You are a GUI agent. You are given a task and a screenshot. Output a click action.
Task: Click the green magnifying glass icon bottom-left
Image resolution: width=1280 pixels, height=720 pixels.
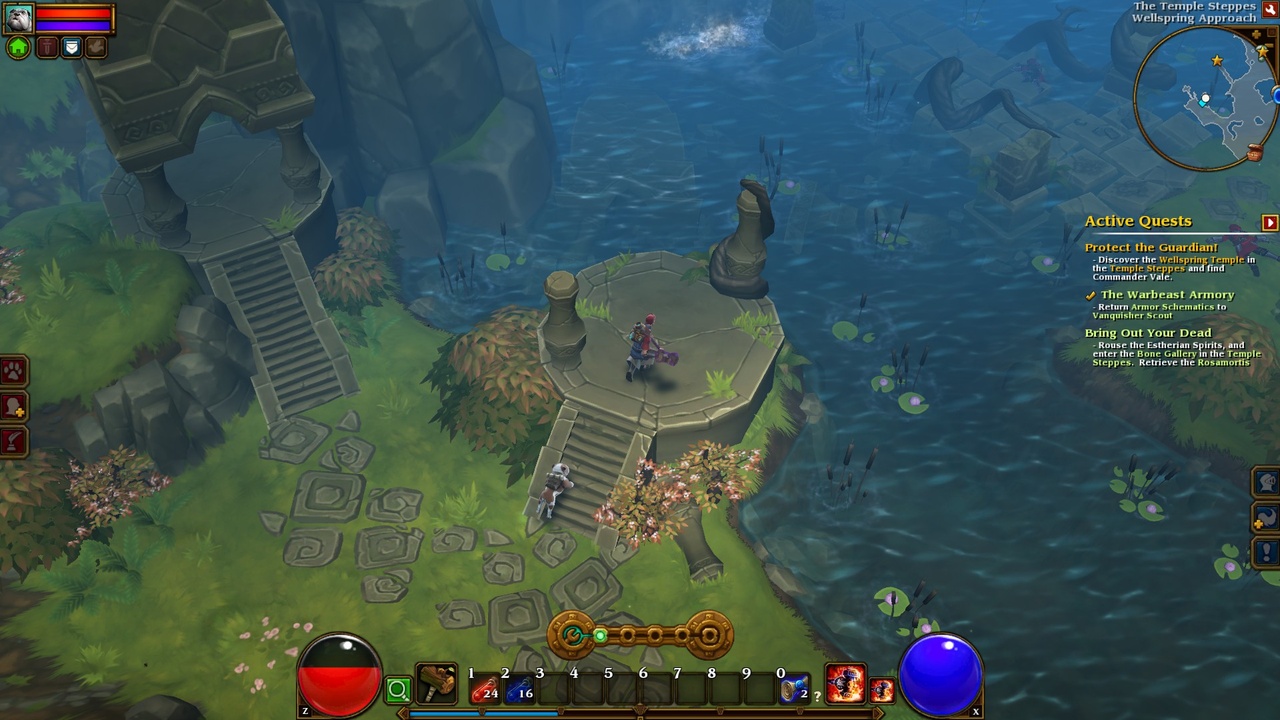click(x=399, y=689)
